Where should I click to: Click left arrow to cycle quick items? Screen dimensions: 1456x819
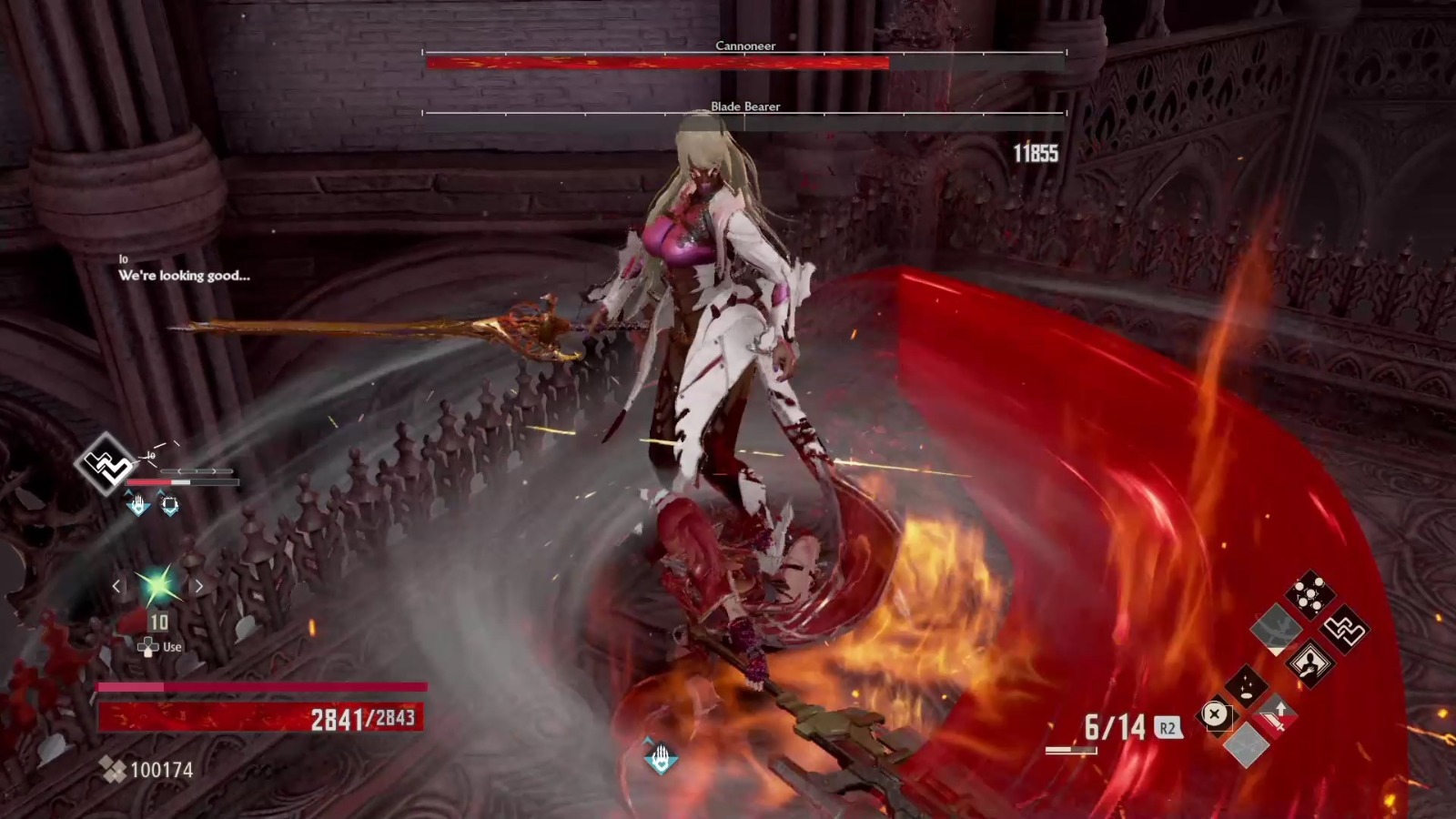point(117,586)
